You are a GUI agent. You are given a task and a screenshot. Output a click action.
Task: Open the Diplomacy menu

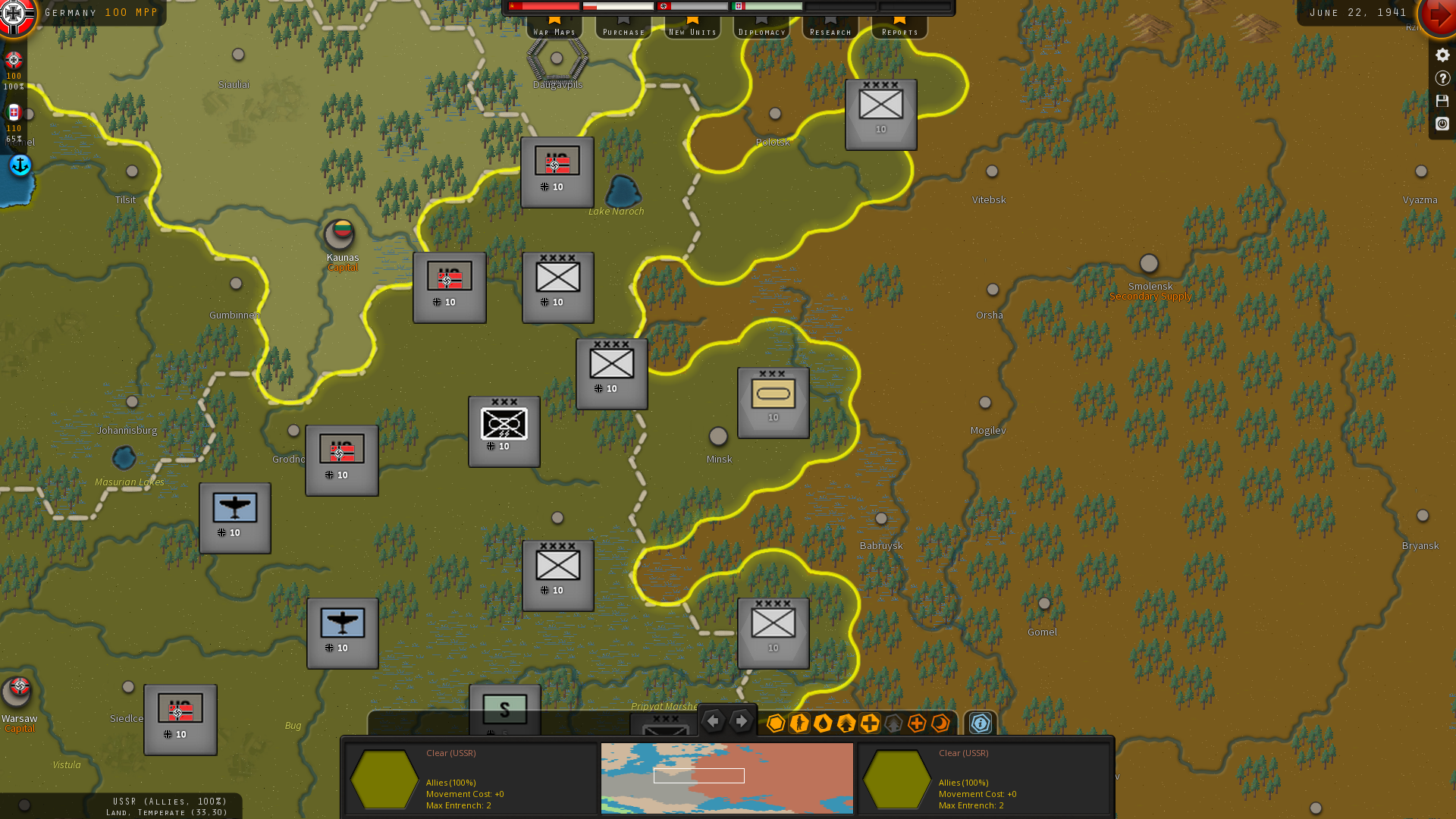pyautogui.click(x=761, y=31)
